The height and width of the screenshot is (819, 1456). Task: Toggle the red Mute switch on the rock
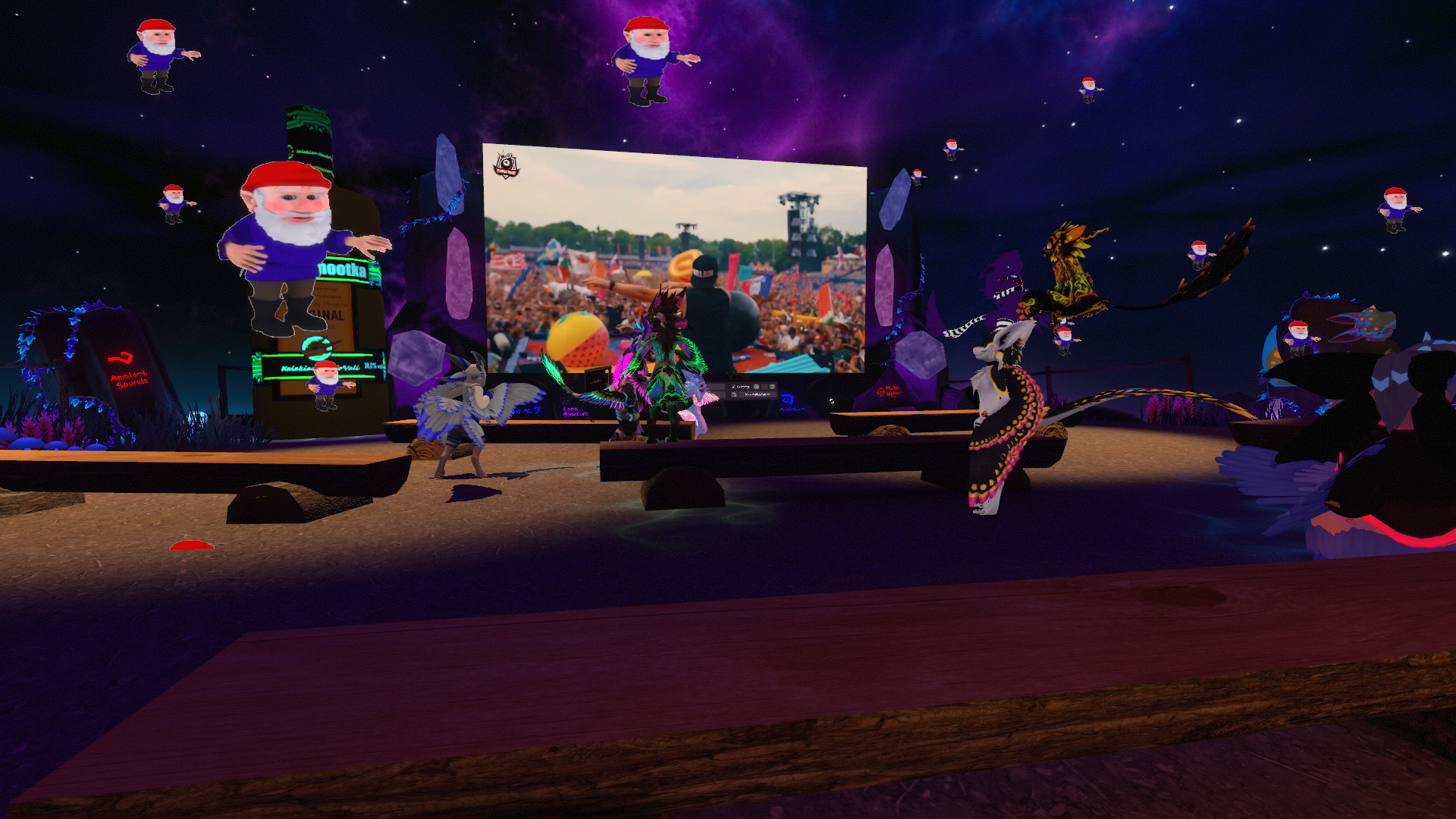pyautogui.click(x=880, y=392)
